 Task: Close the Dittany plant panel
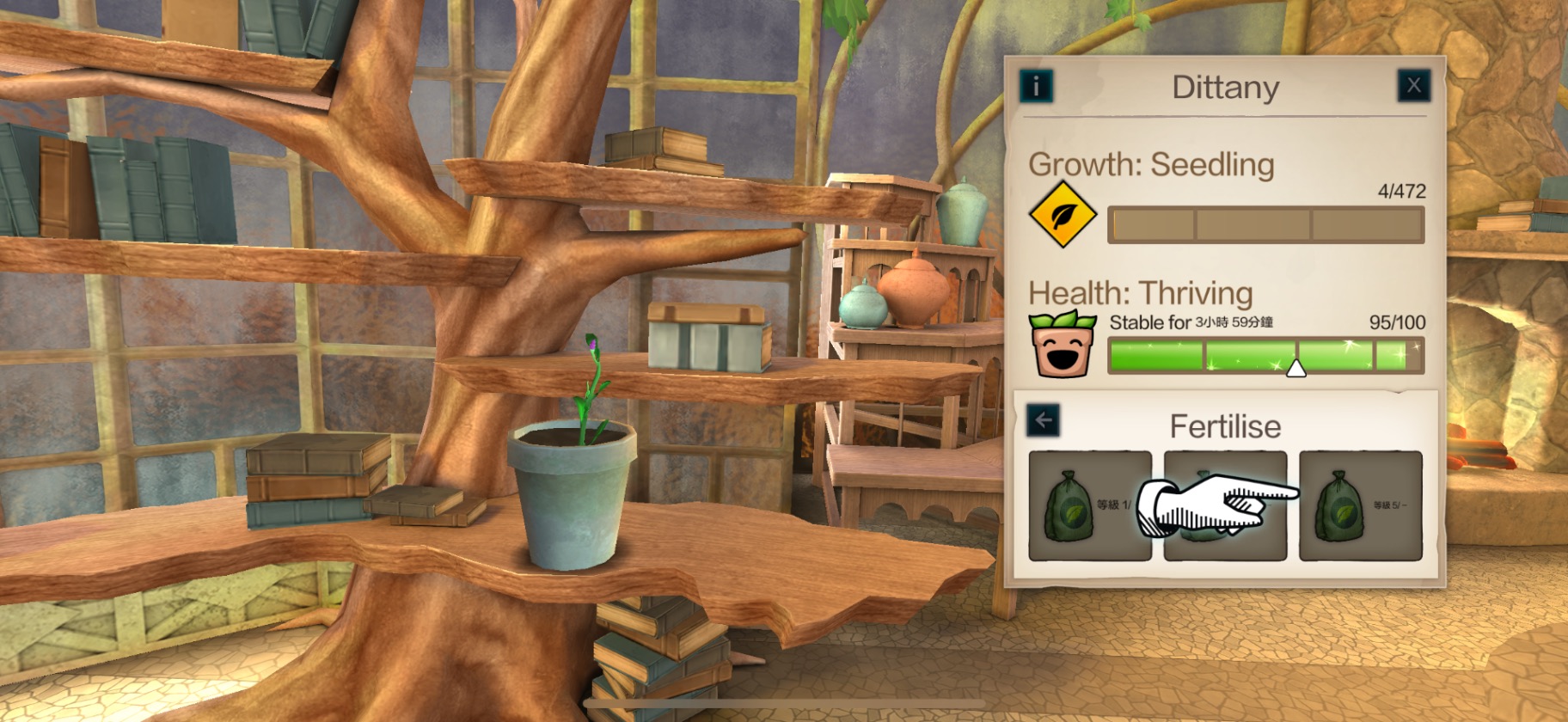coord(1413,86)
